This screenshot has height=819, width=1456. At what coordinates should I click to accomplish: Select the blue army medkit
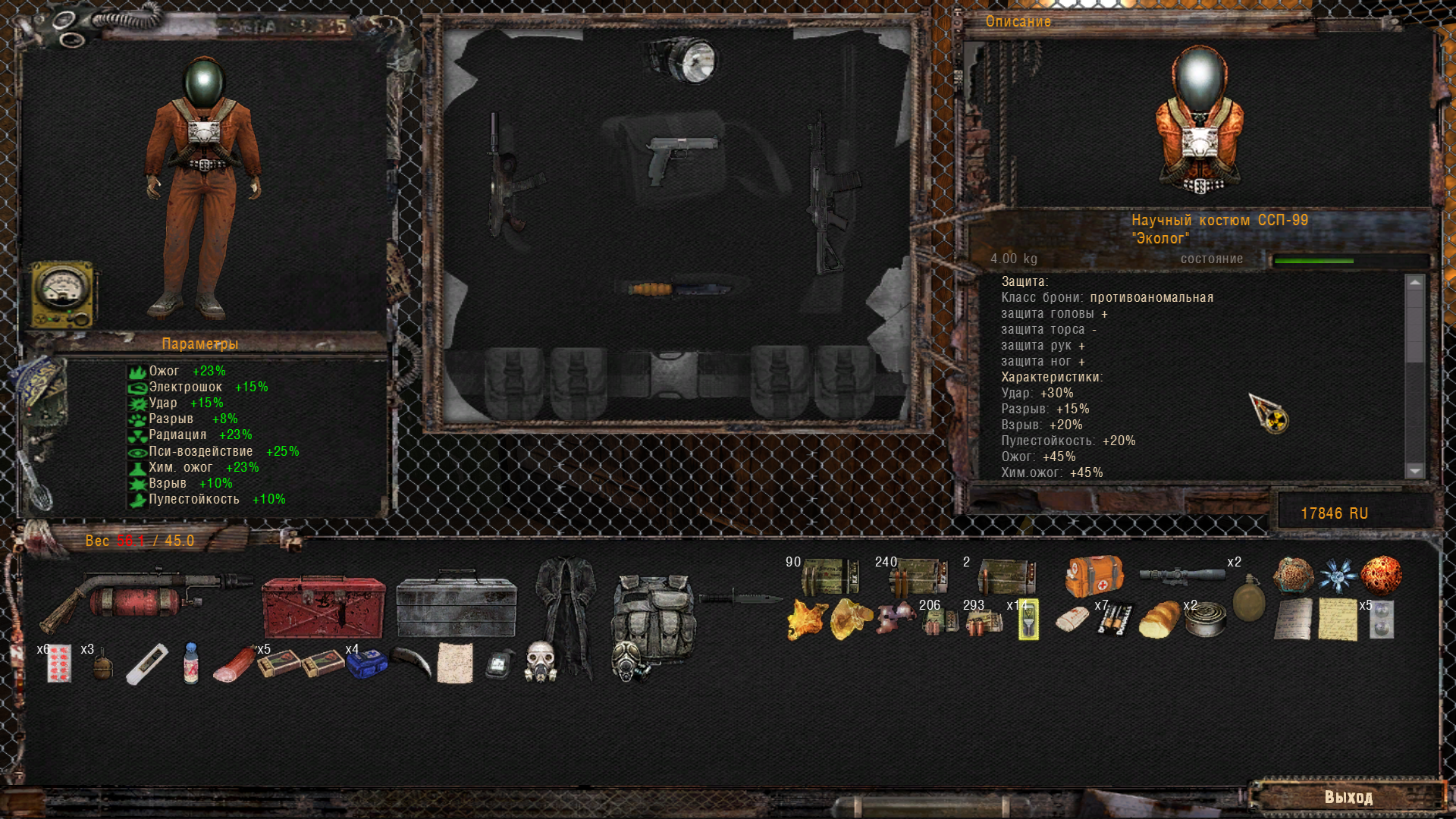coord(367,664)
